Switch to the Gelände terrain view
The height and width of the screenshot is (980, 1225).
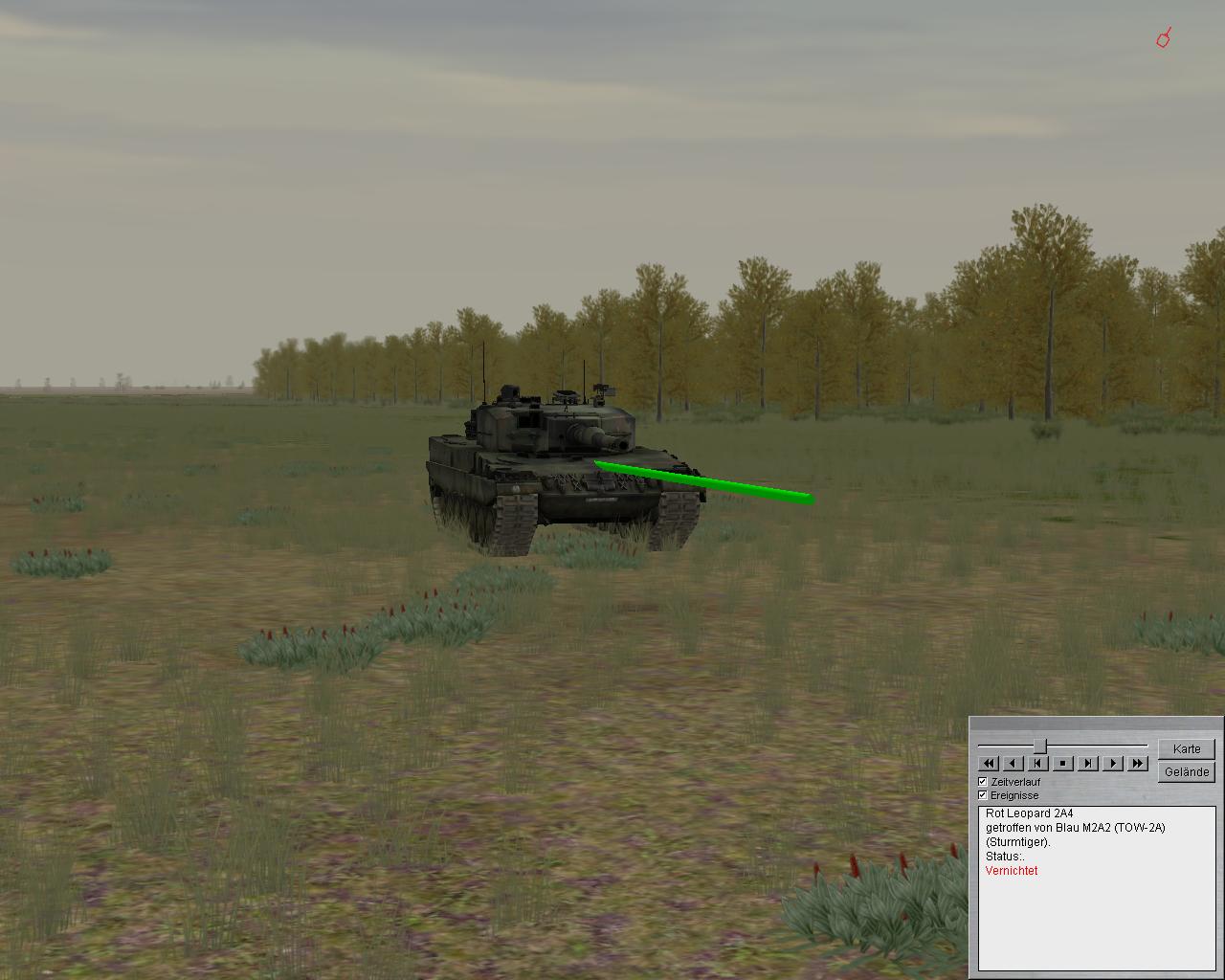[1186, 771]
